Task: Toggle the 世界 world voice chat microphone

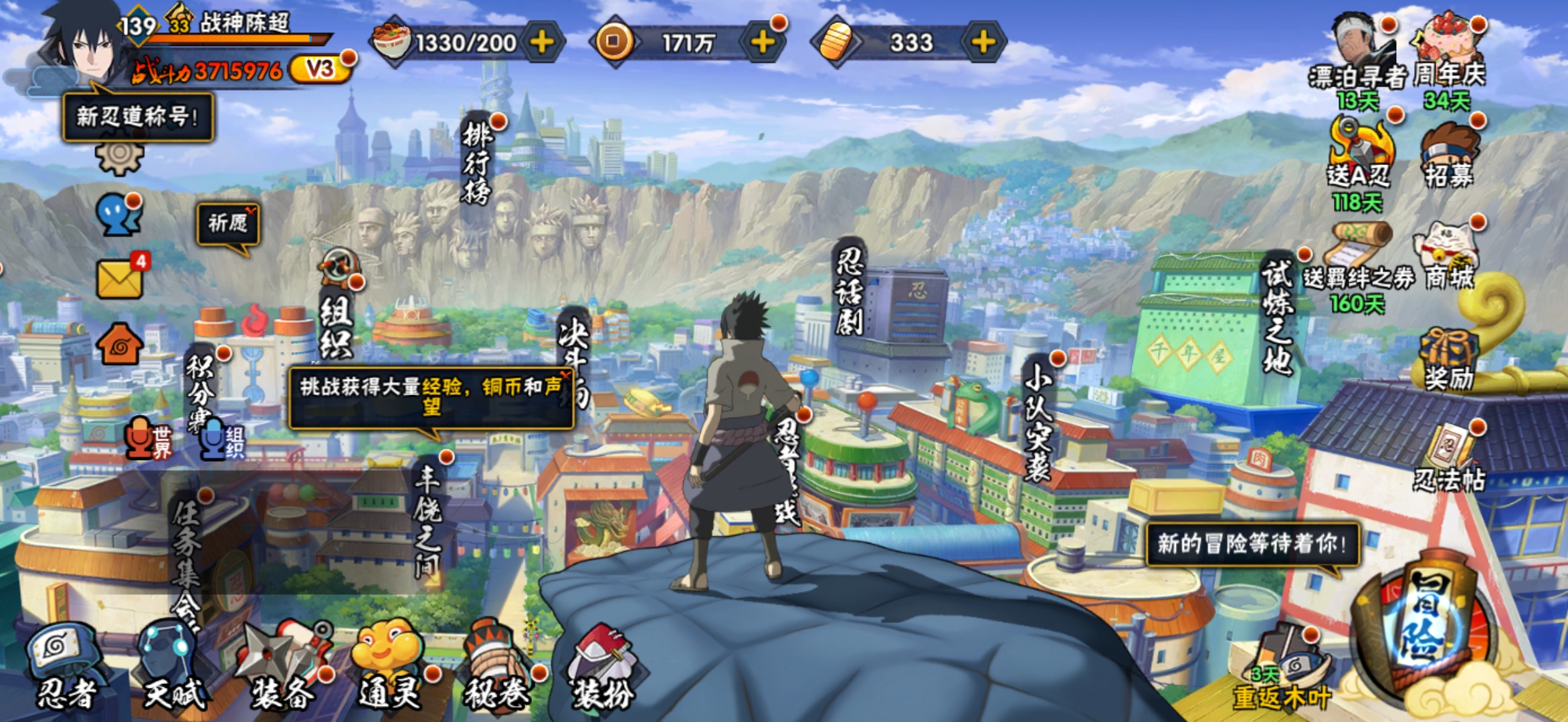Action: tap(148, 439)
